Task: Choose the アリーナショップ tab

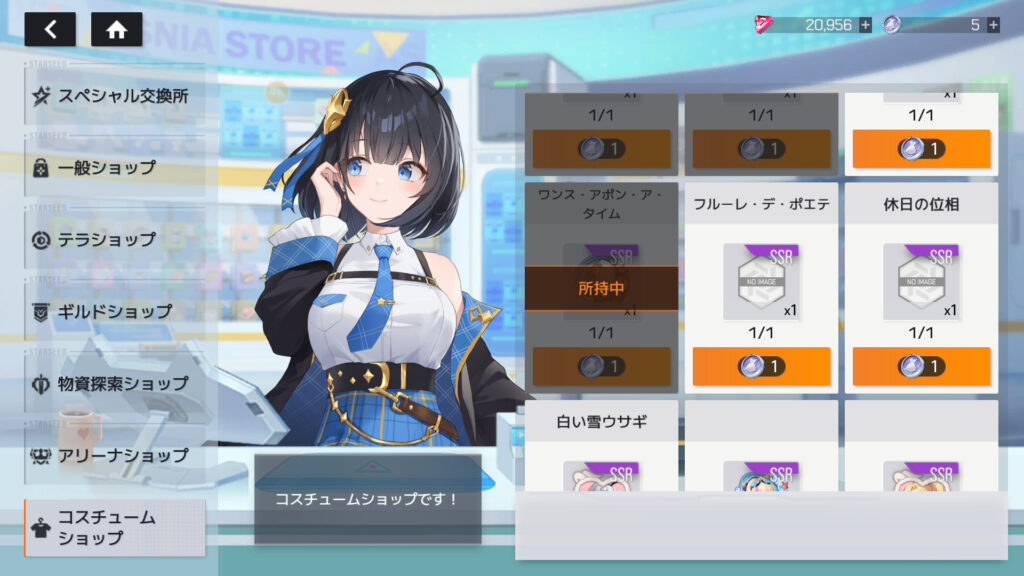Action: [x=114, y=456]
